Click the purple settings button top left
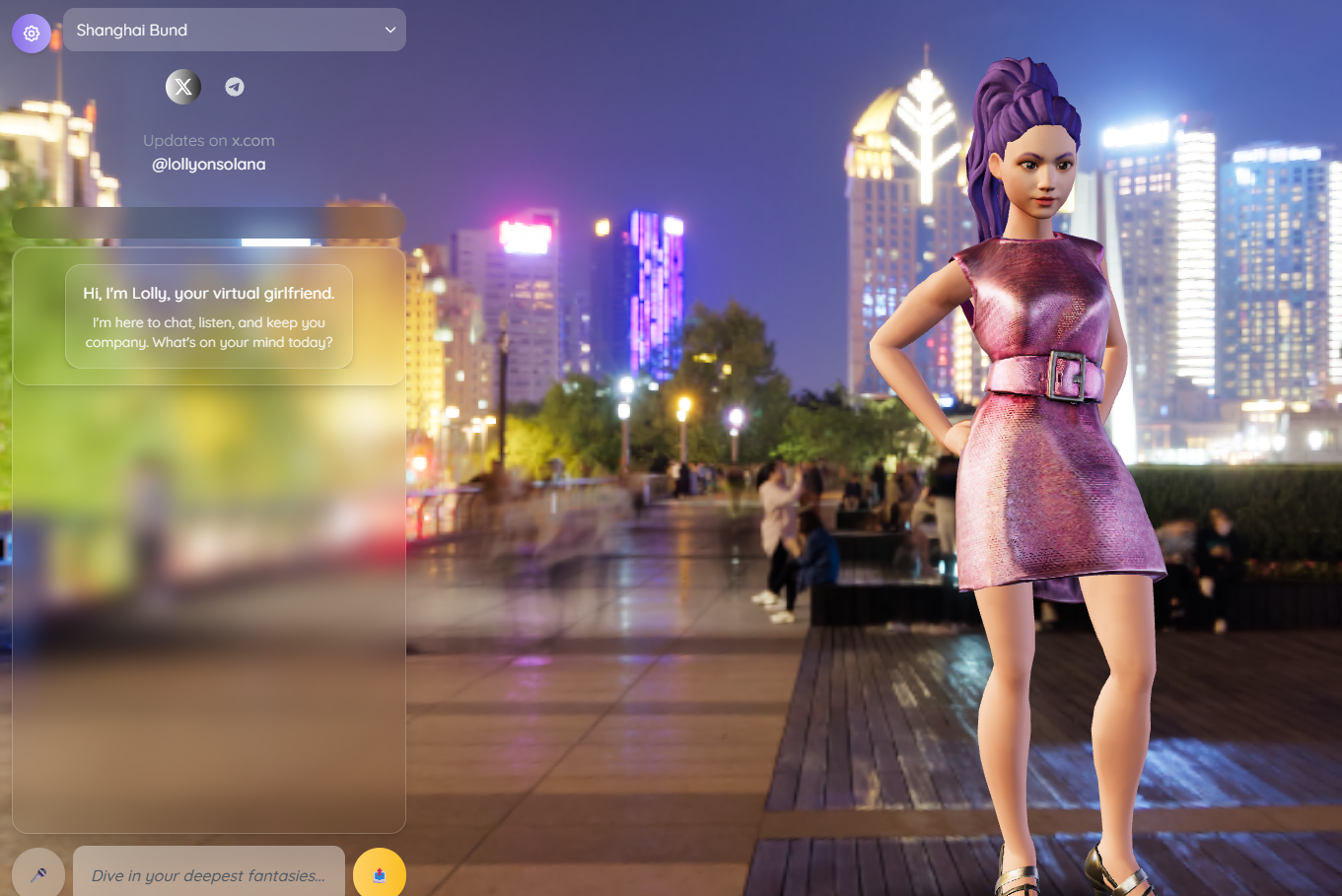The image size is (1342, 896). click(x=31, y=33)
